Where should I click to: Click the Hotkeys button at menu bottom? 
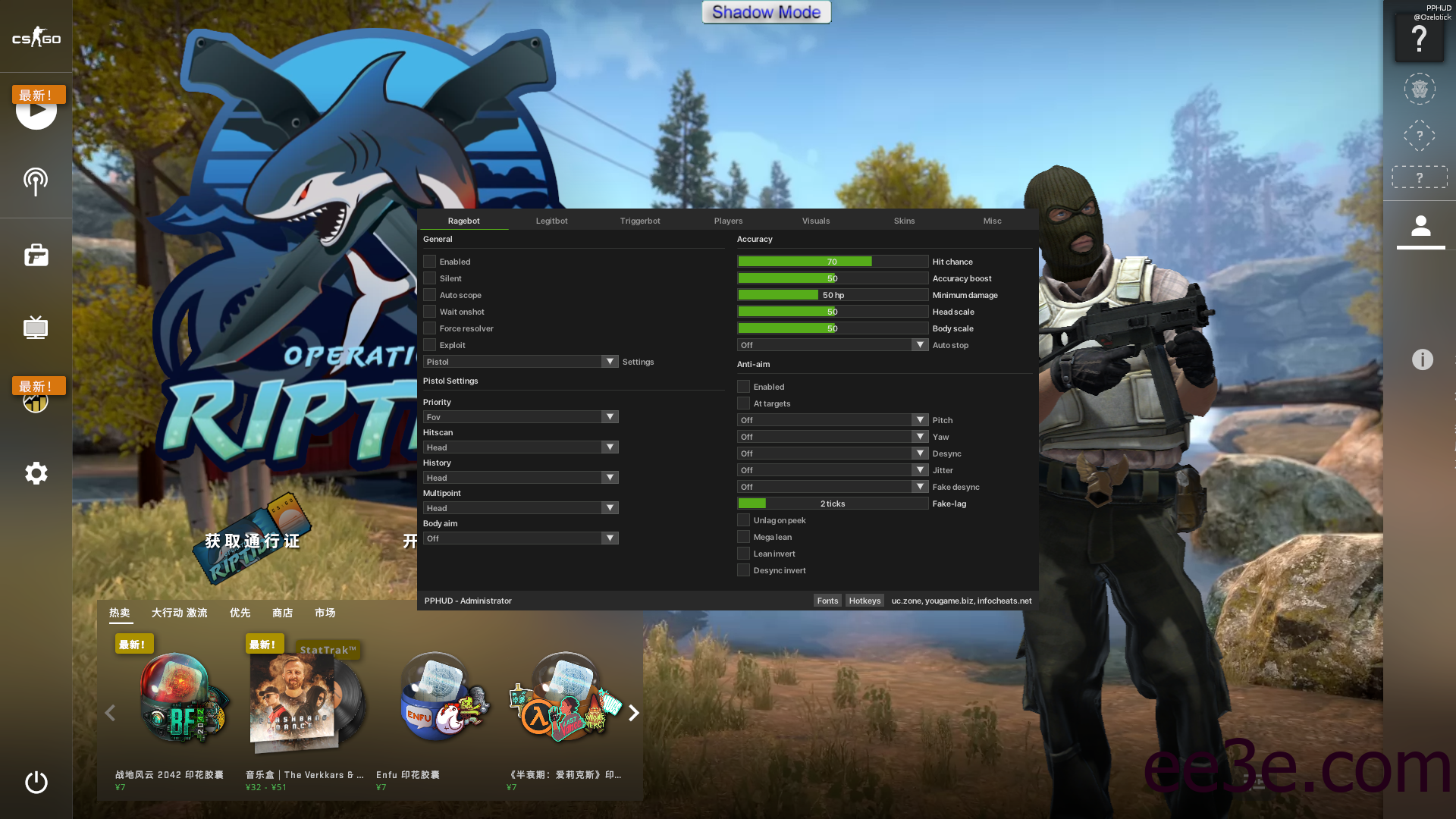point(864,600)
